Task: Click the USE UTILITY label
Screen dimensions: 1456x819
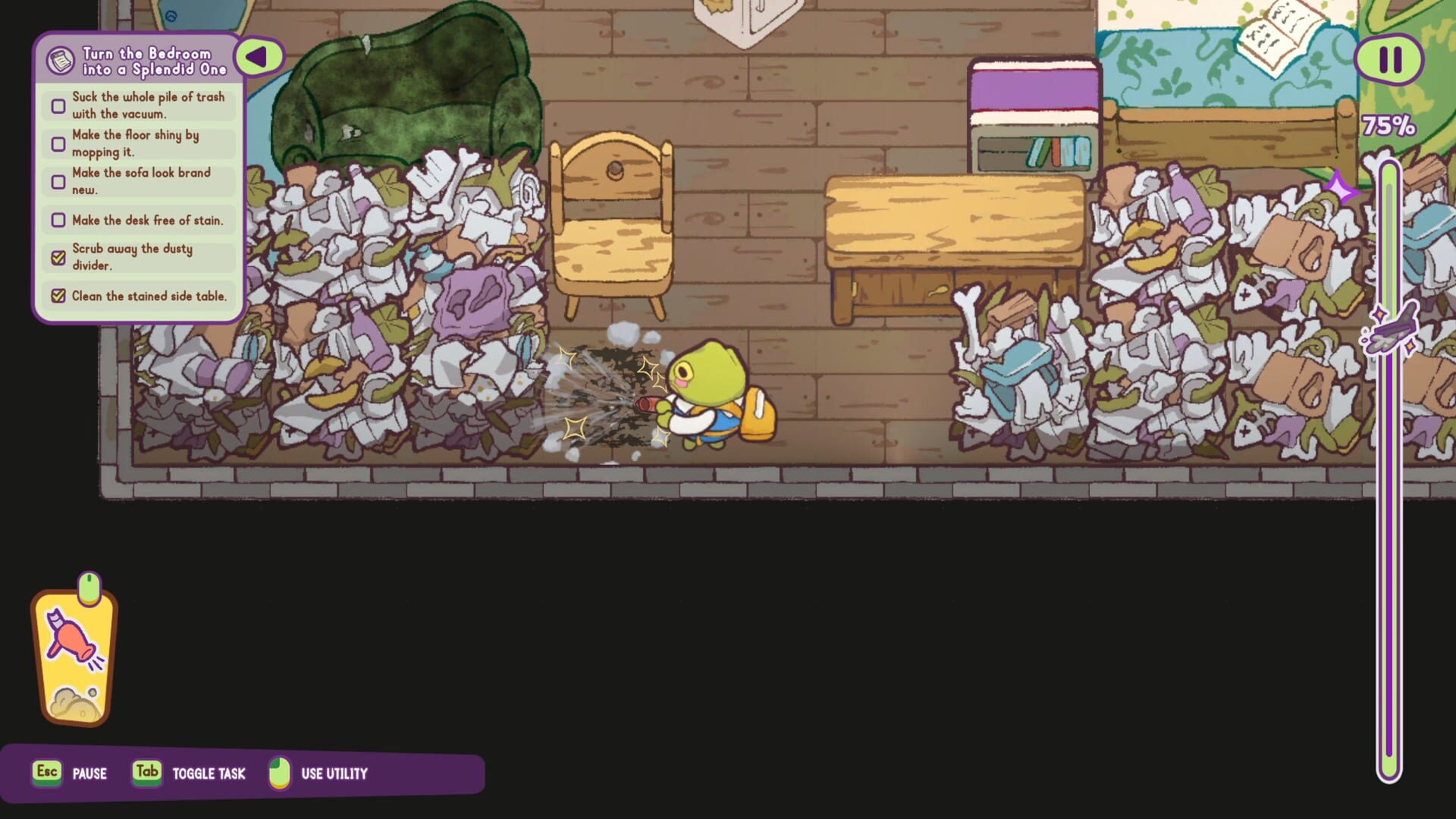Action: (x=334, y=774)
